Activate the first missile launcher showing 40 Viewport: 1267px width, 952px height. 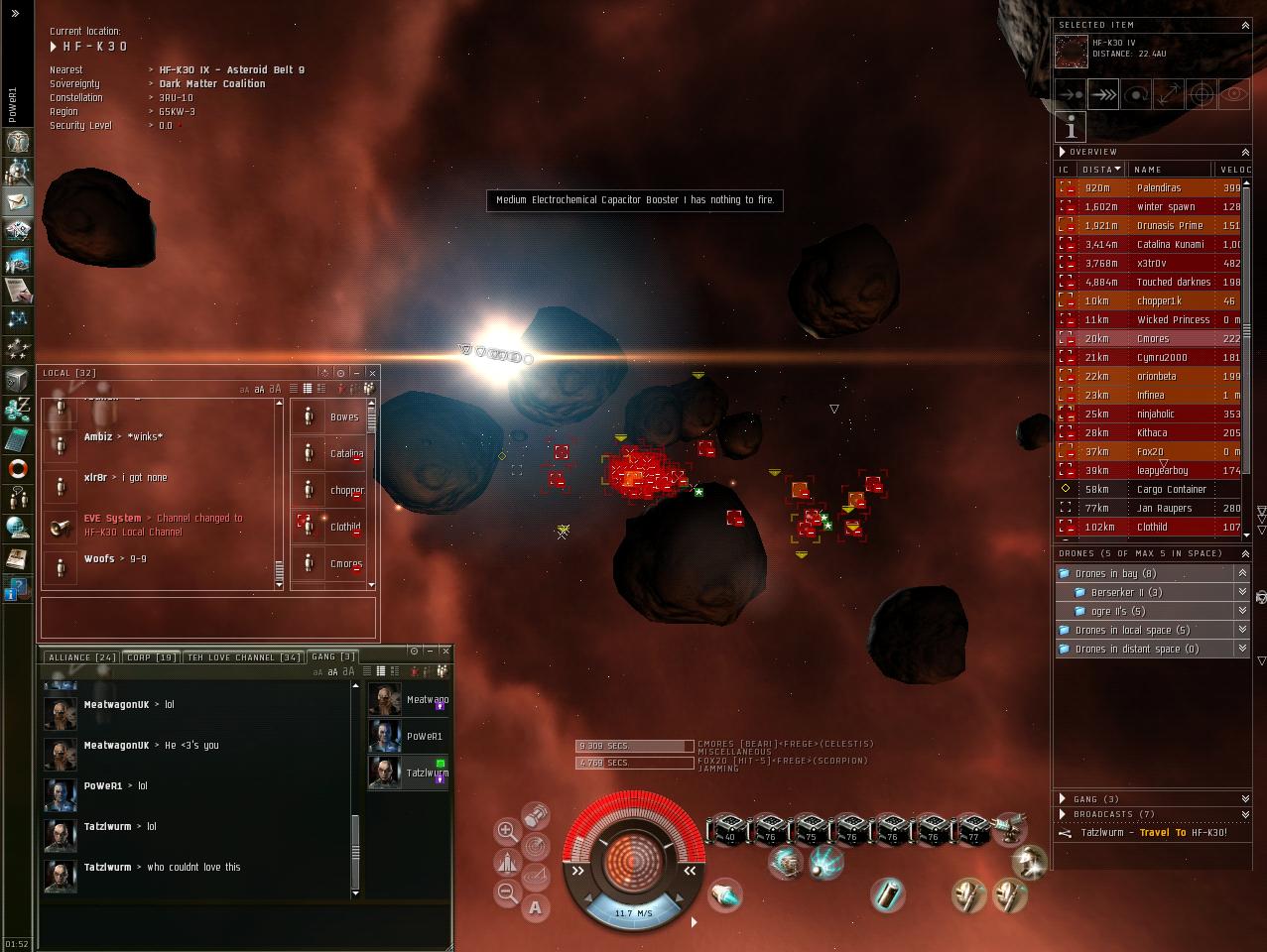click(x=729, y=828)
